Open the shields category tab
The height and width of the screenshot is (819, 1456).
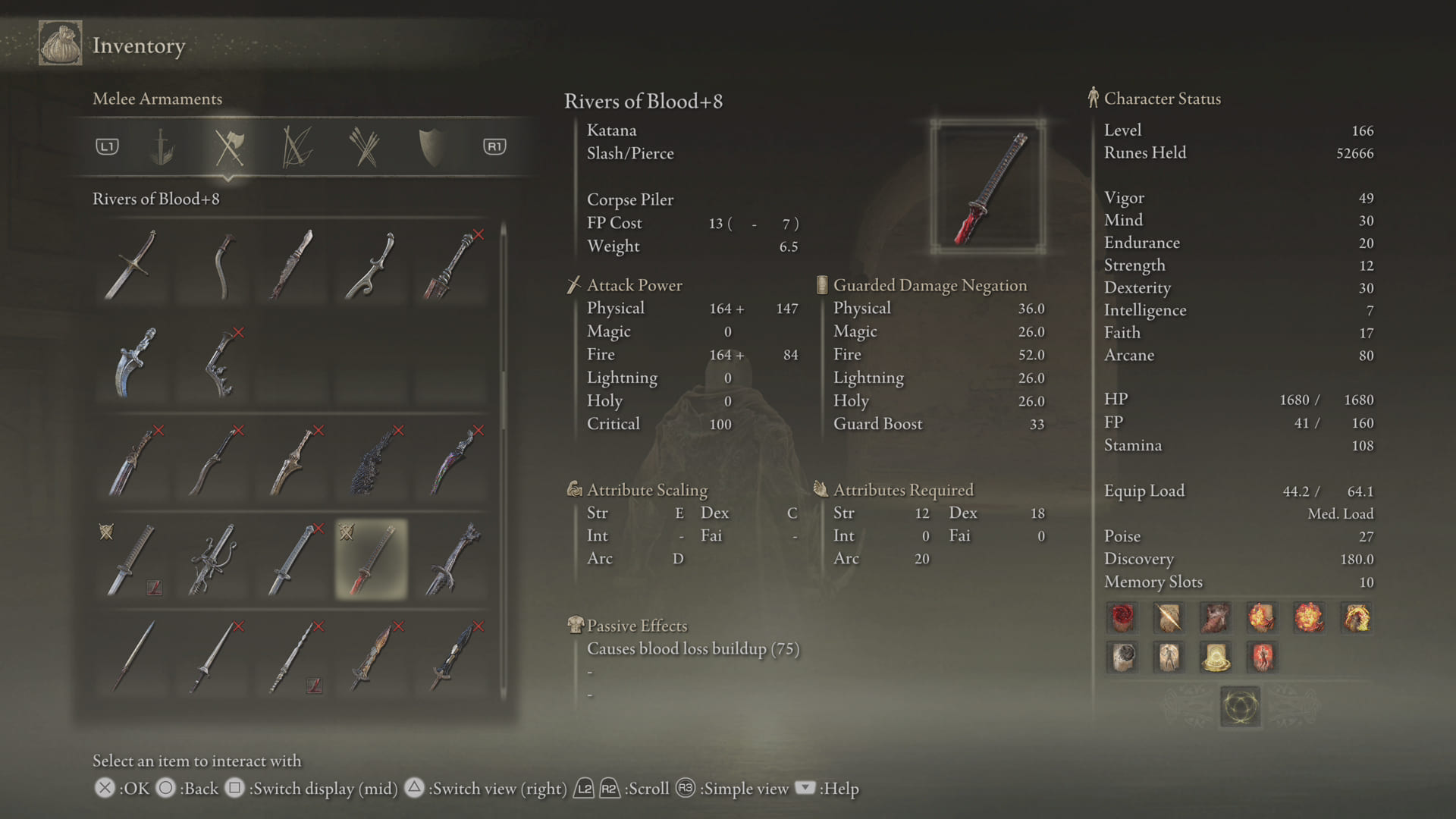(431, 146)
